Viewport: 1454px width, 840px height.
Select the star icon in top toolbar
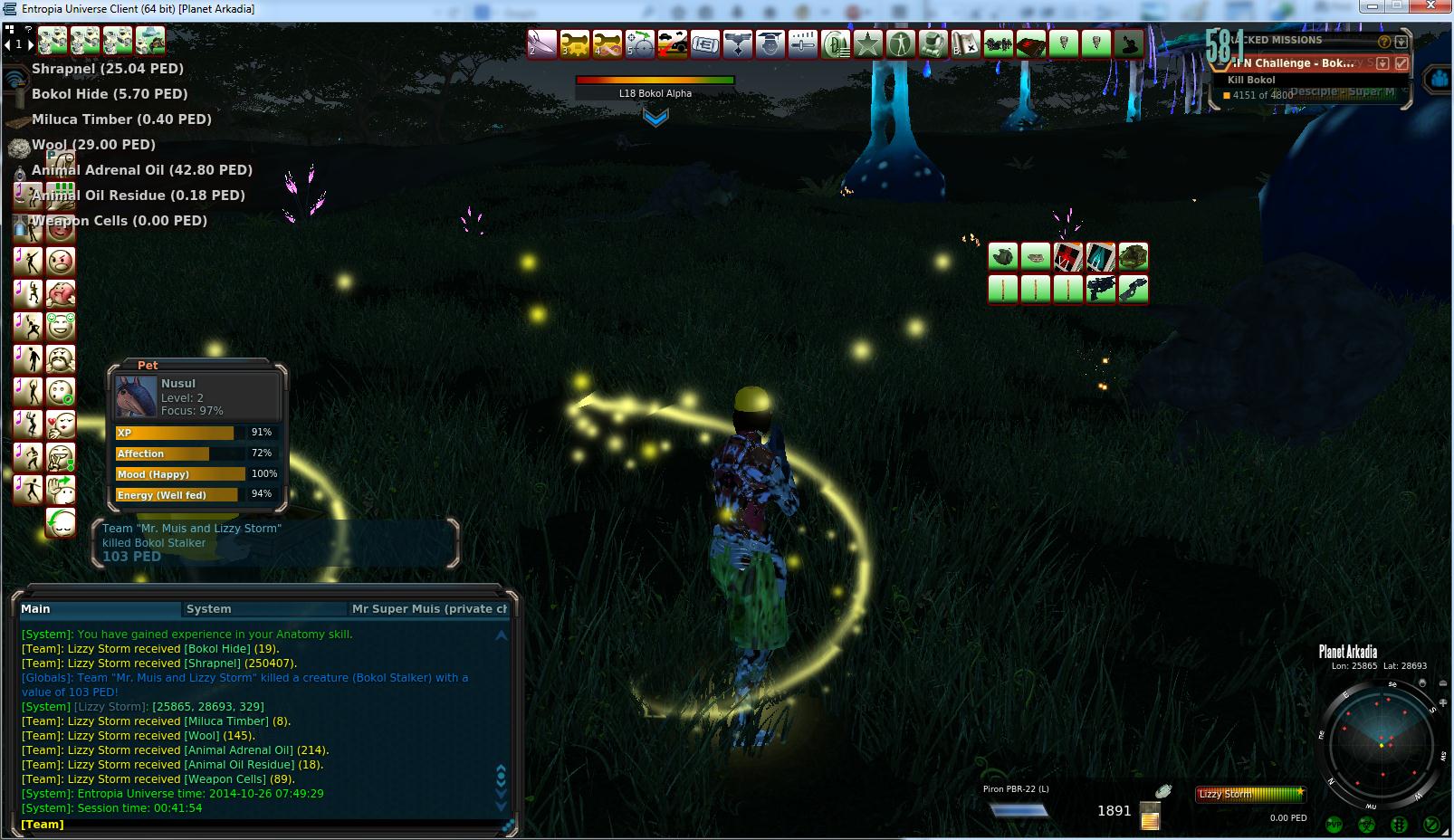point(868,43)
